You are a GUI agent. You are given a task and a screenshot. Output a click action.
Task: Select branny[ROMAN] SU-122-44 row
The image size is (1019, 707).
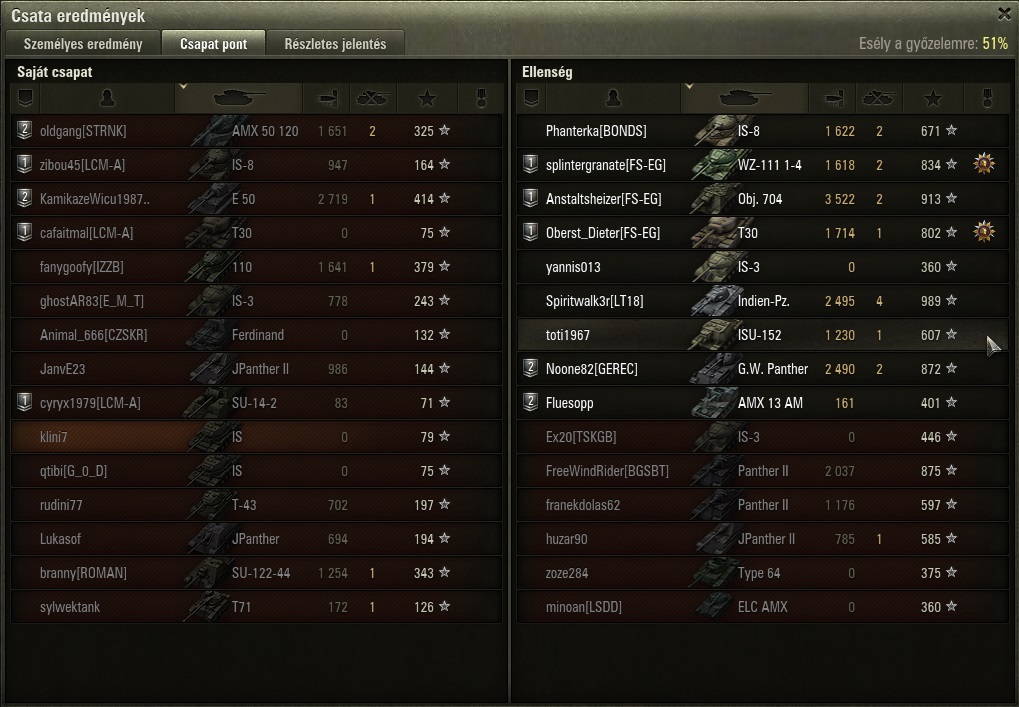255,573
